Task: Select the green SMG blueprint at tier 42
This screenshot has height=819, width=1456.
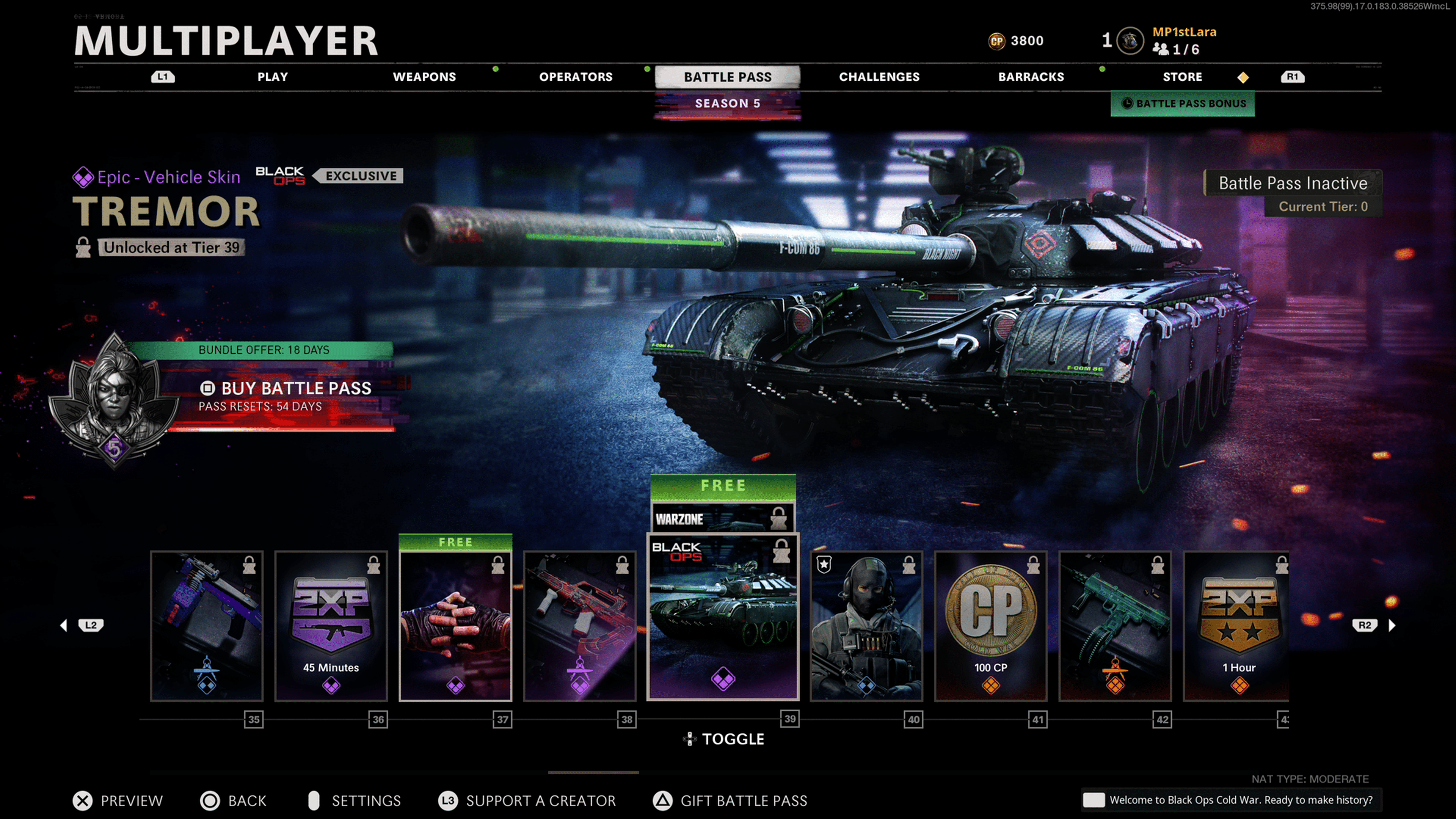Action: click(x=1115, y=626)
